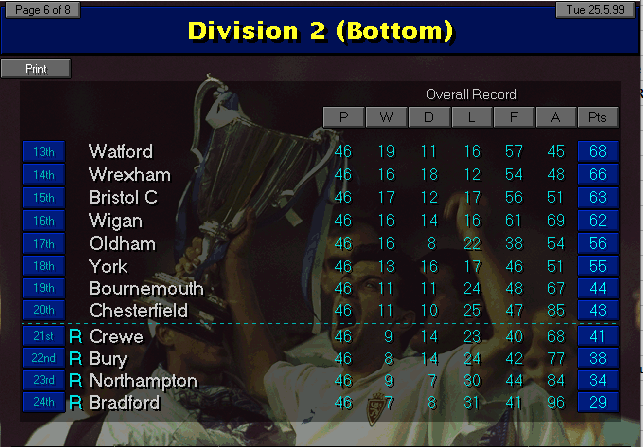Open Bournemouth's team entry
The image size is (643, 447).
pyautogui.click(x=146, y=289)
